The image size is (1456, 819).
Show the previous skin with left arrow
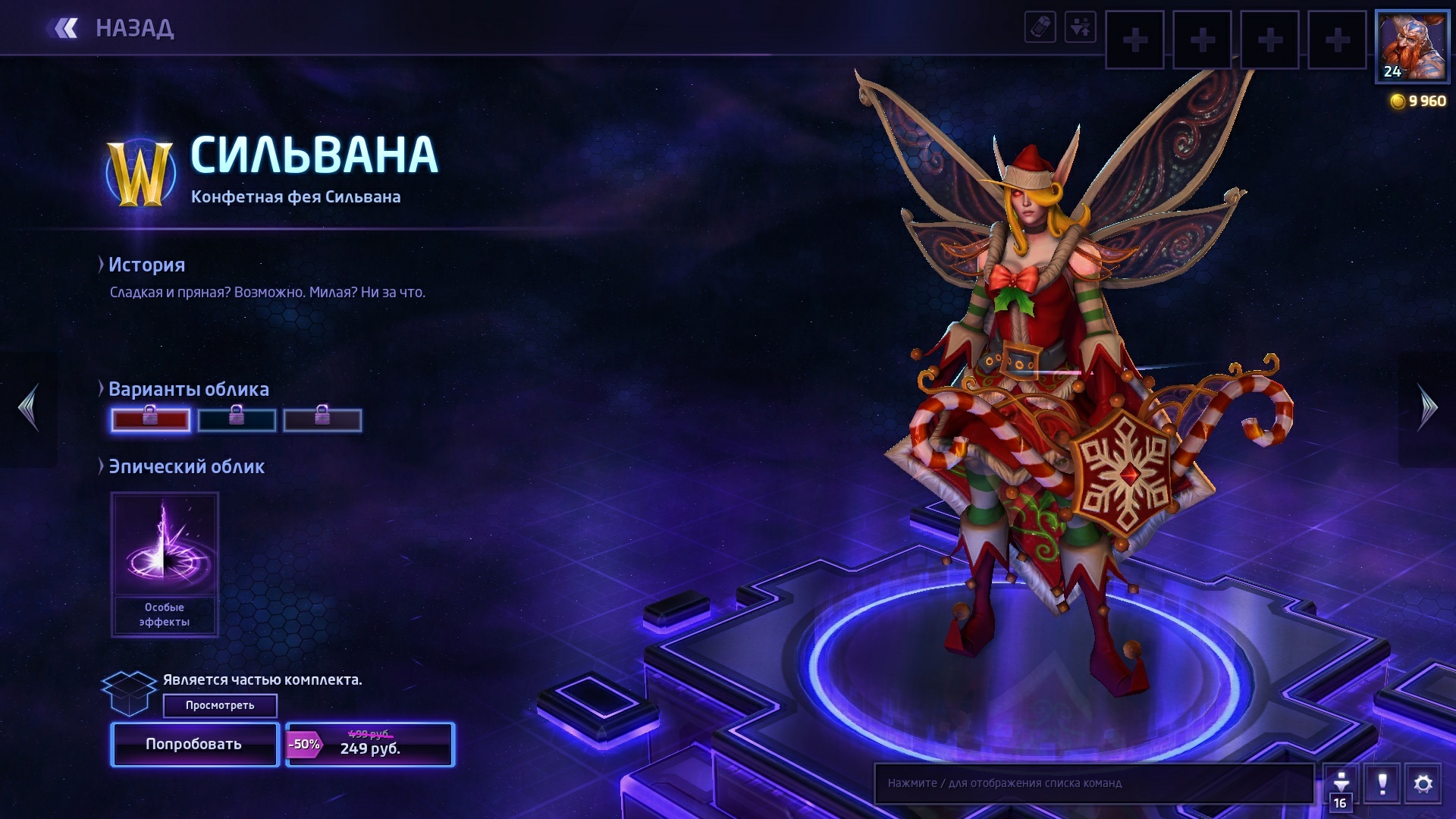pyautogui.click(x=29, y=408)
